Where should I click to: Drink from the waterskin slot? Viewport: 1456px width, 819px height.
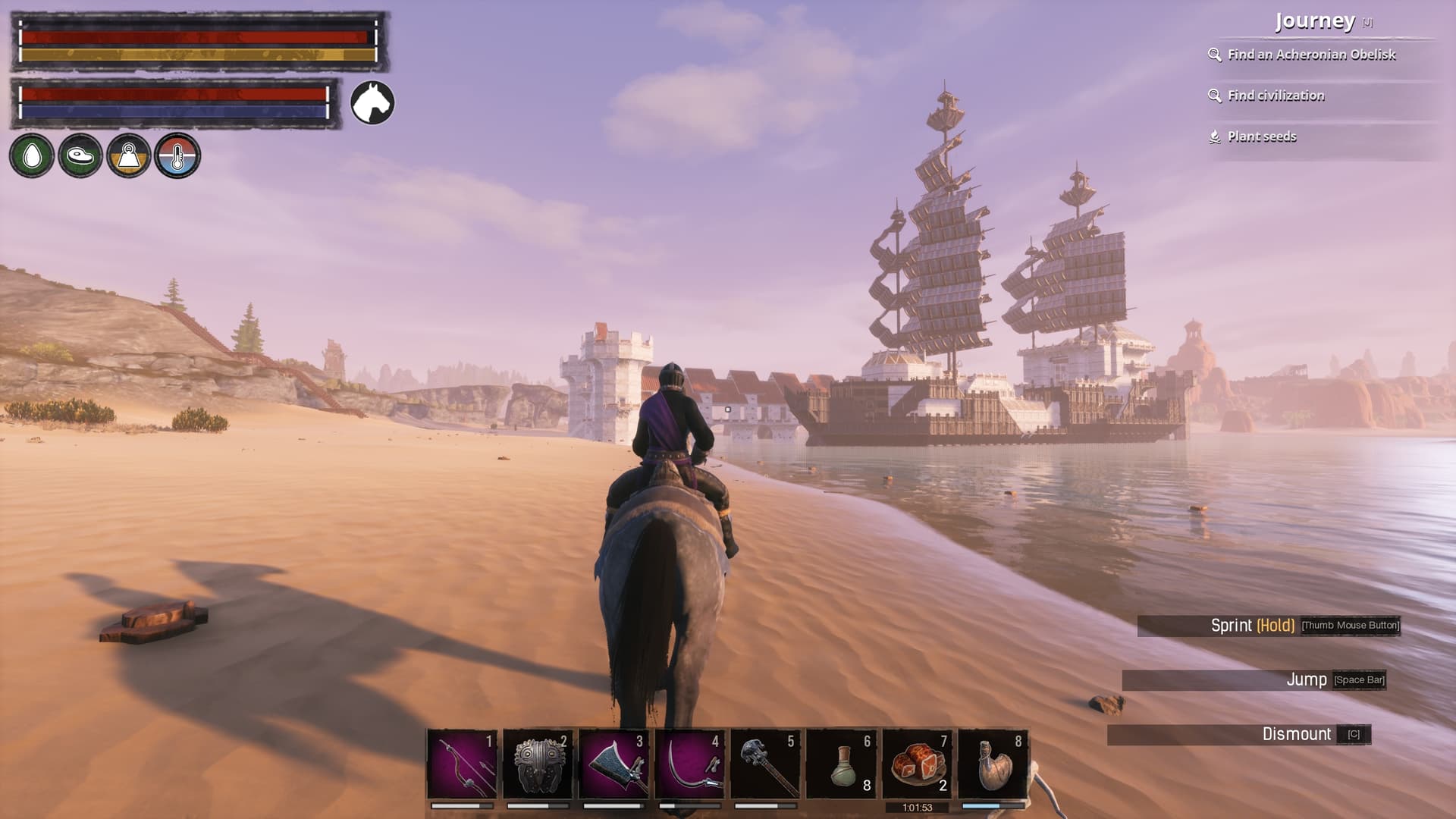tap(993, 764)
